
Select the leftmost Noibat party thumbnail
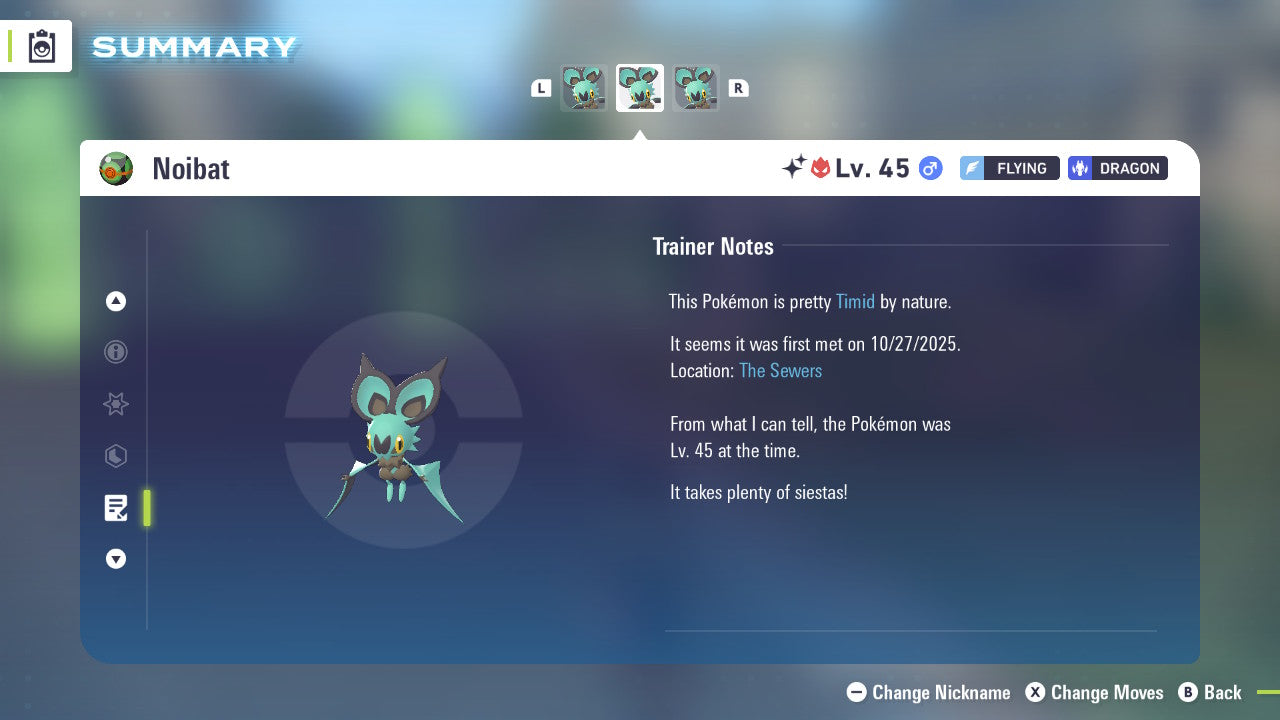(x=584, y=87)
